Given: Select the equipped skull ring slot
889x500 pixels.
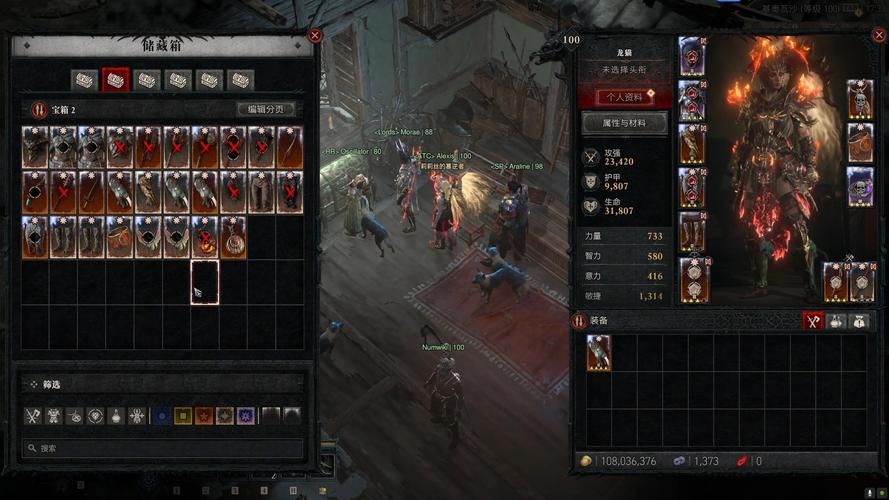Looking at the screenshot, I should tap(861, 186).
